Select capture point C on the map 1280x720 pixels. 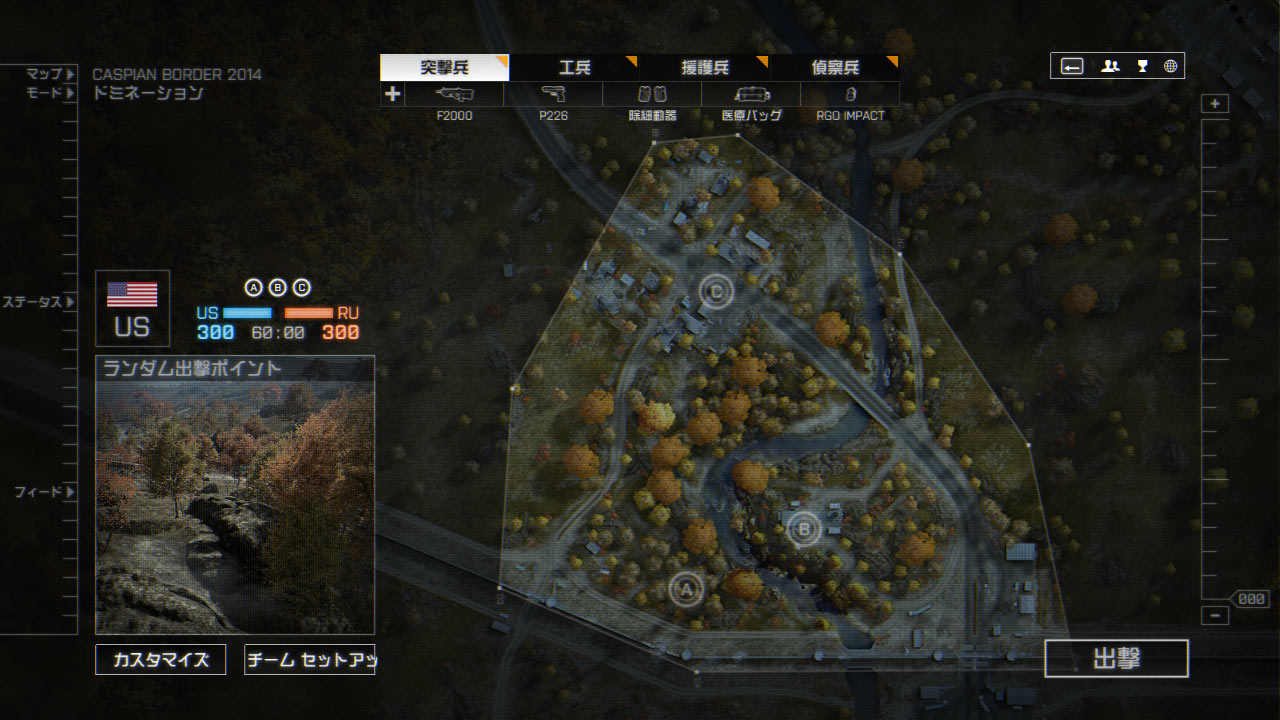[x=716, y=292]
